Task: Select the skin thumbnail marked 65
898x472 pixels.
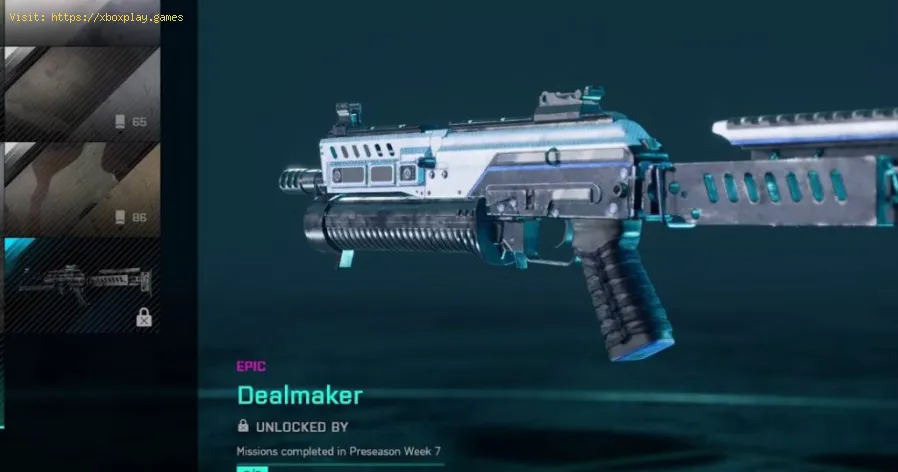Action: coord(82,92)
